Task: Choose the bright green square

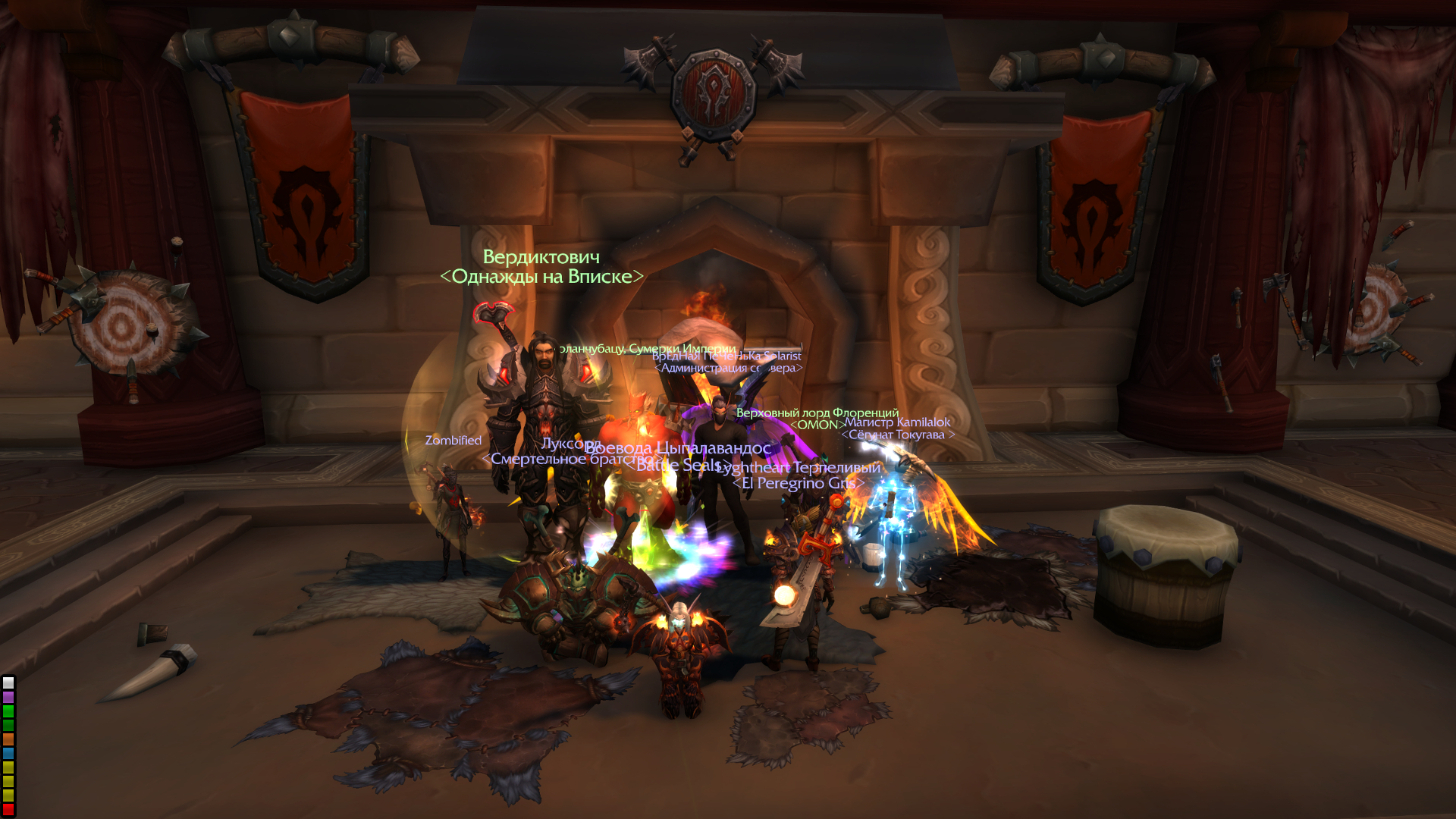Action: (8, 711)
